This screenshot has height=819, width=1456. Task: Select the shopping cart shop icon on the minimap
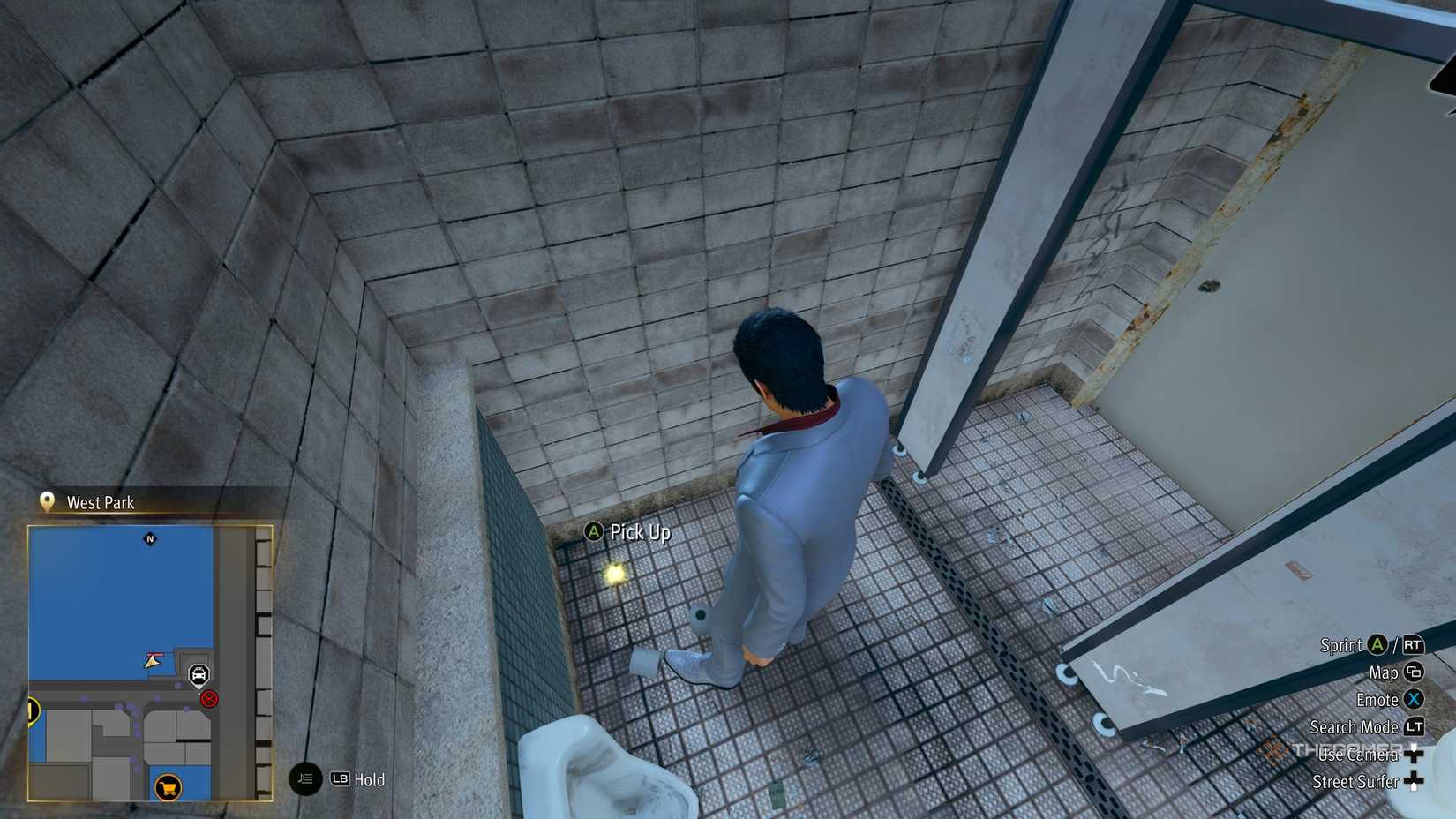point(169,787)
